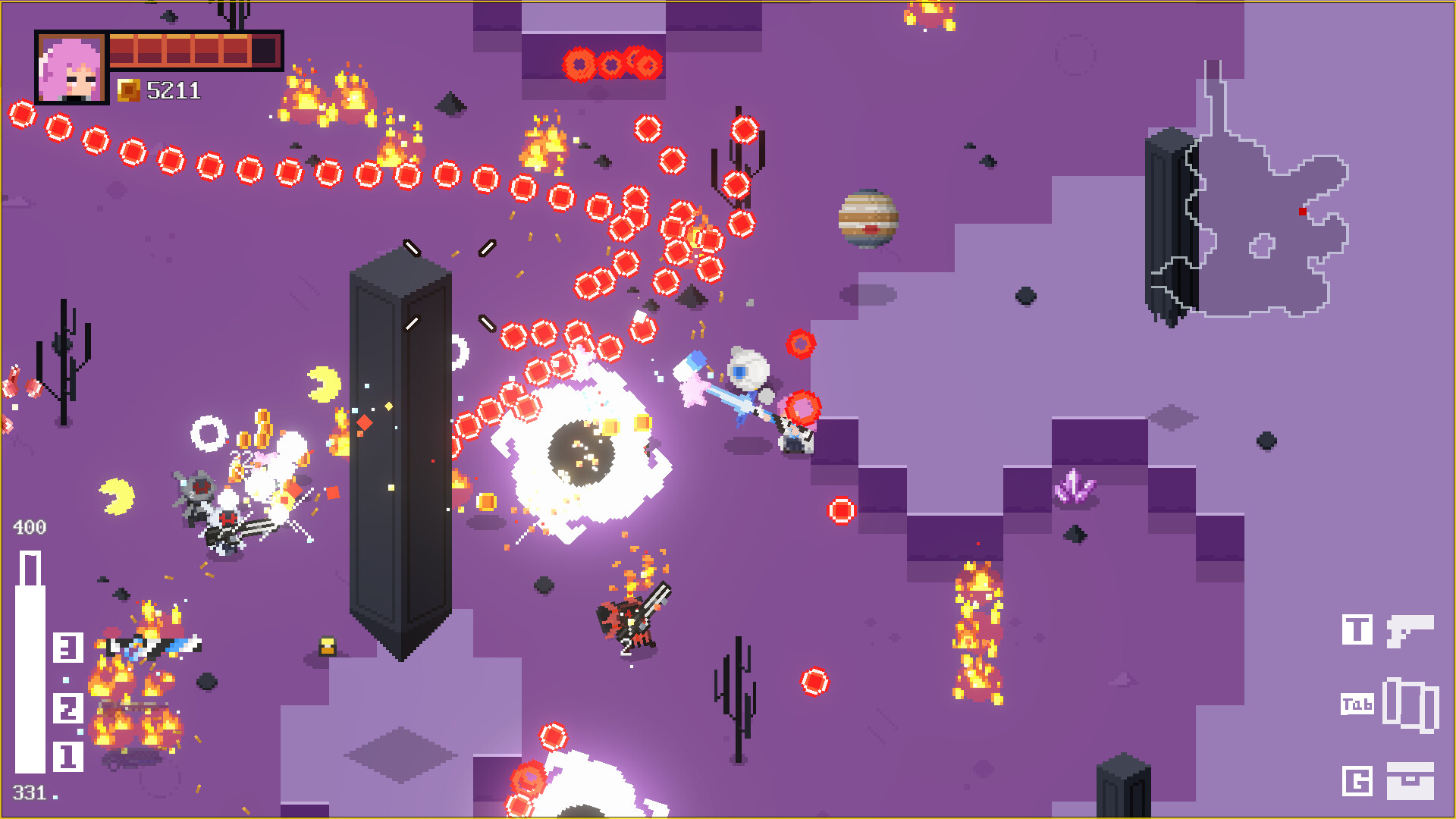Click the pistol icon
1456x819 pixels.
coord(1410,630)
